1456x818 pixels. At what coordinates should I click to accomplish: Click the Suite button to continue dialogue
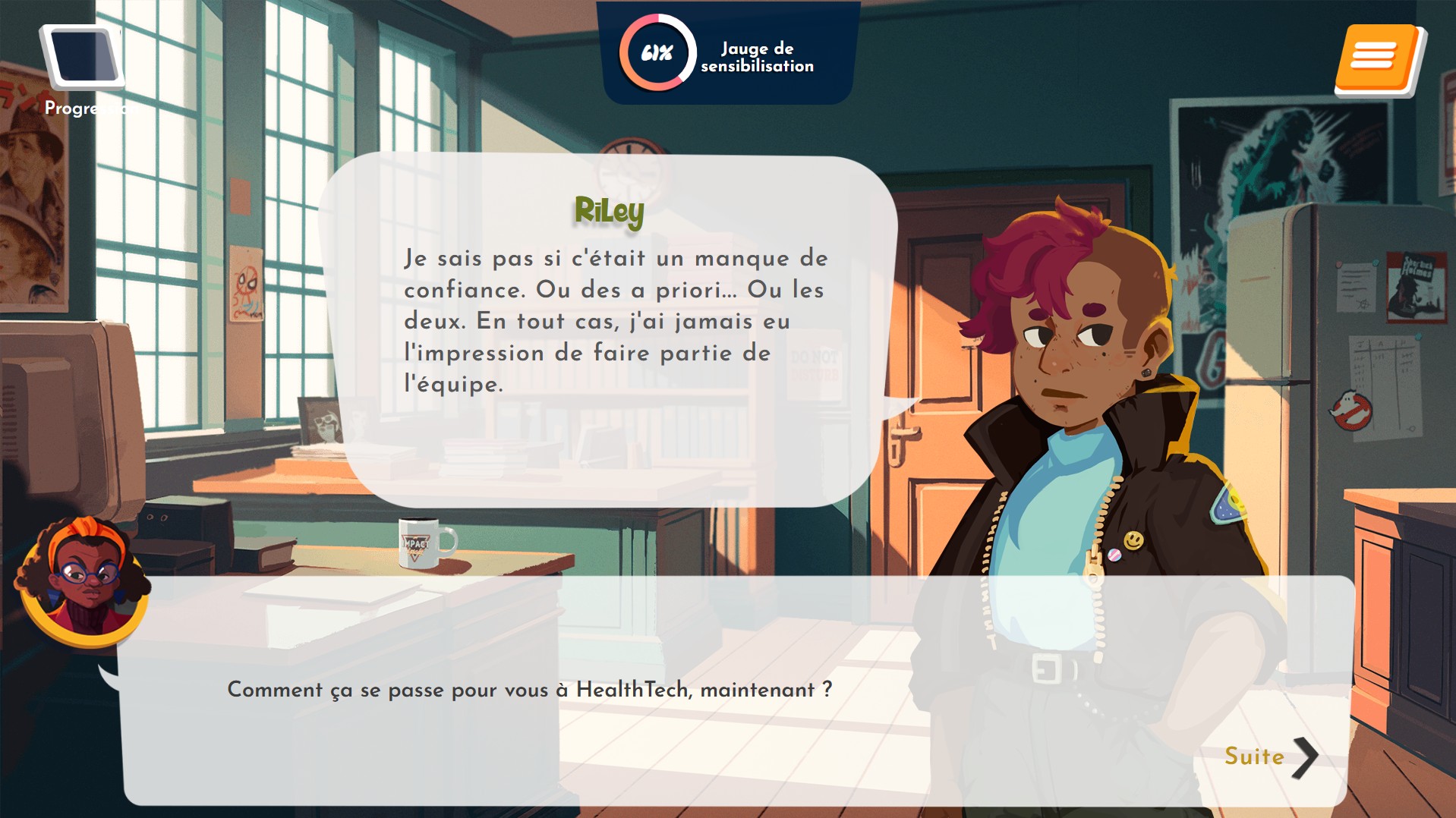[1270, 757]
